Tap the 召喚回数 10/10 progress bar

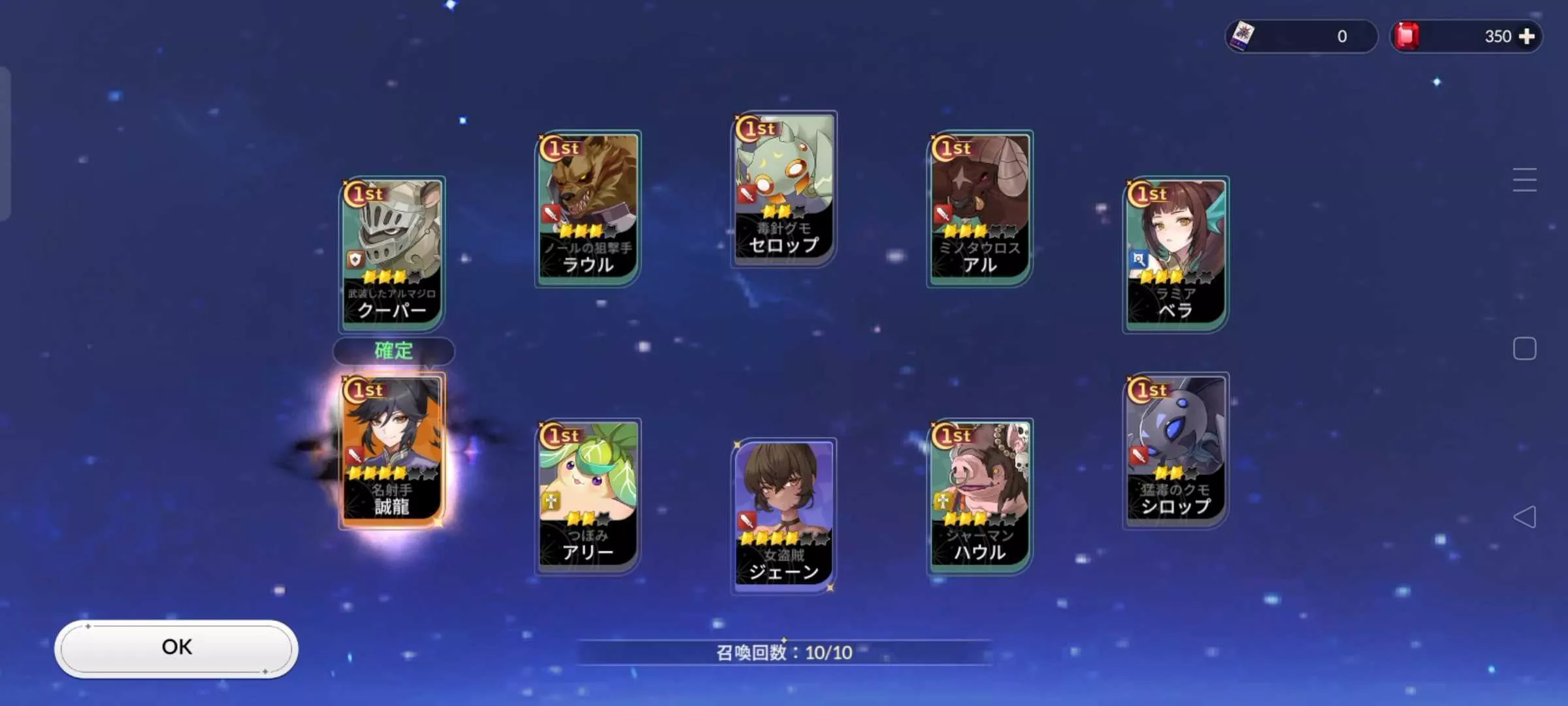click(783, 652)
